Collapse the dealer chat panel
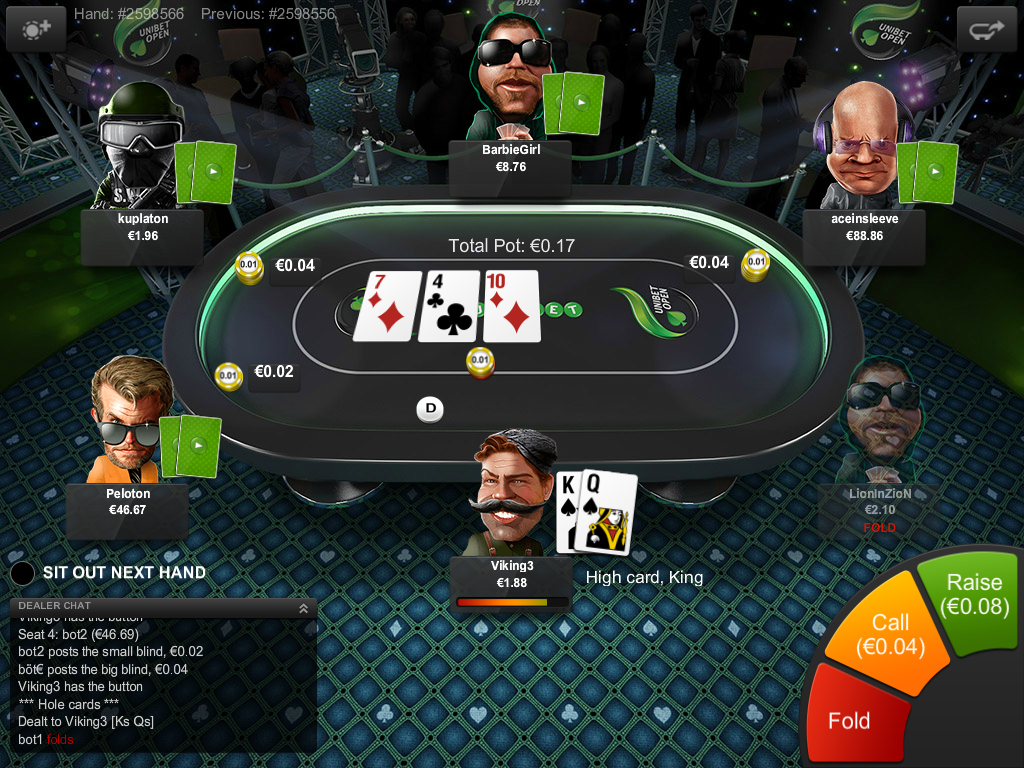Image resolution: width=1024 pixels, height=768 pixels. click(x=302, y=607)
